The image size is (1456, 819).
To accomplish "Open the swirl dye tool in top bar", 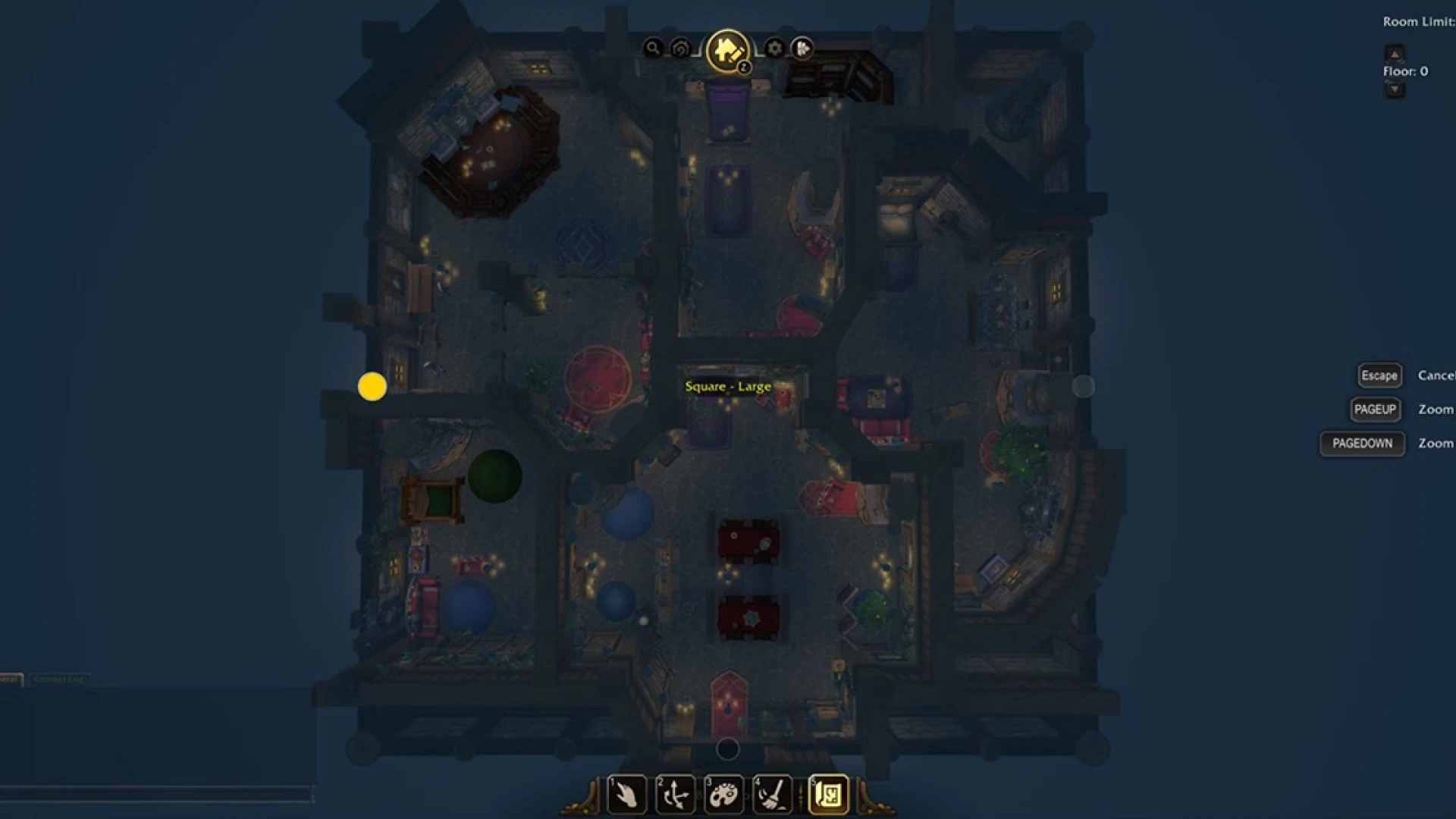I will (x=679, y=48).
